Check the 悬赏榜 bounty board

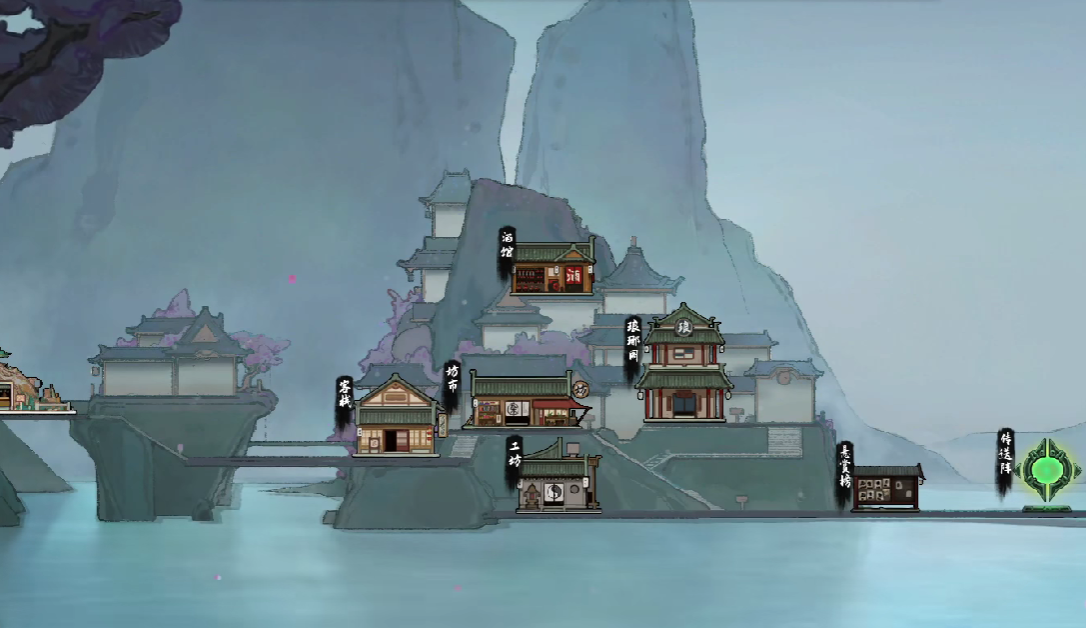pos(886,488)
